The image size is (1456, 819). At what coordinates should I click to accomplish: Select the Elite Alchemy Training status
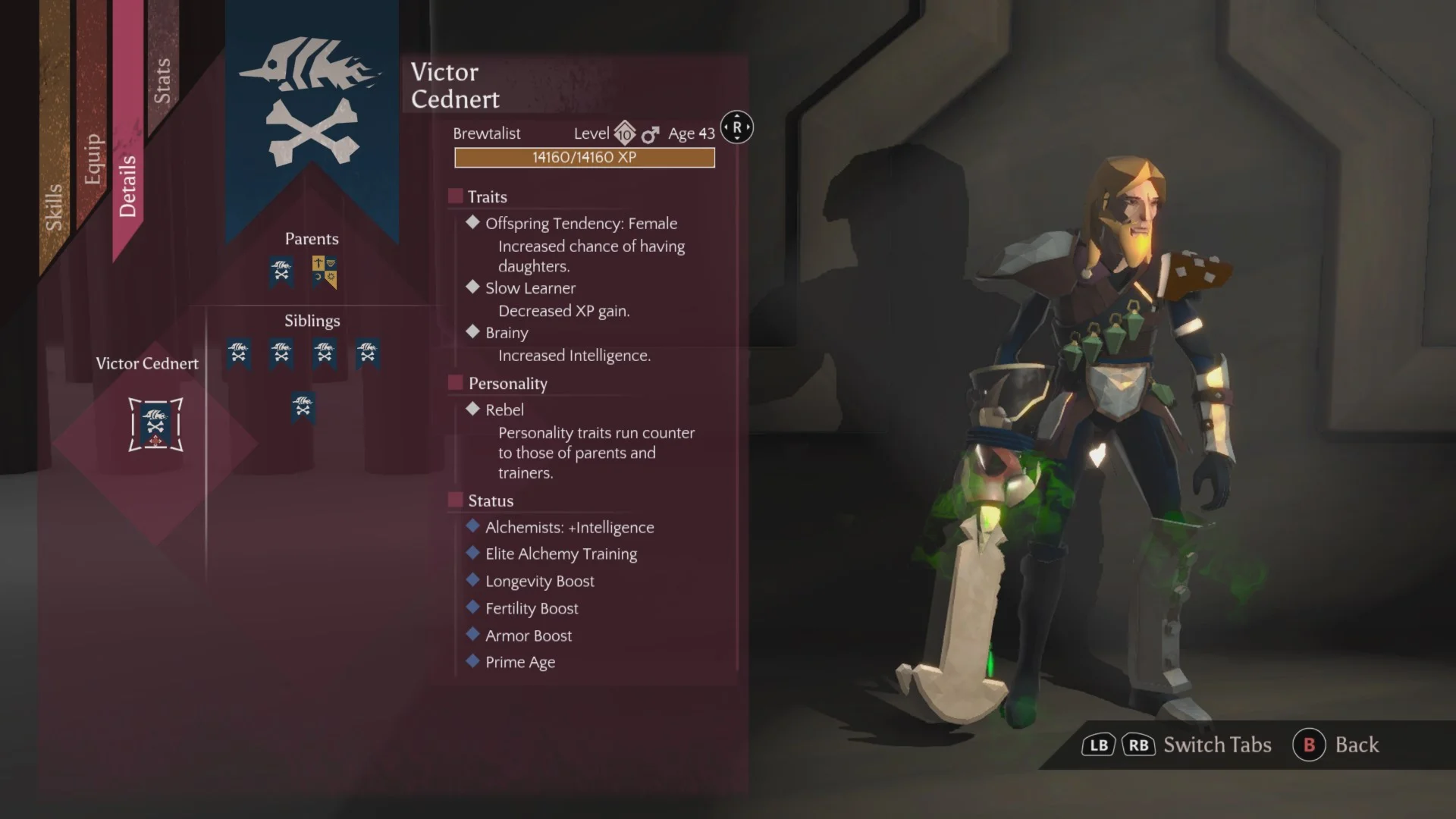(560, 554)
